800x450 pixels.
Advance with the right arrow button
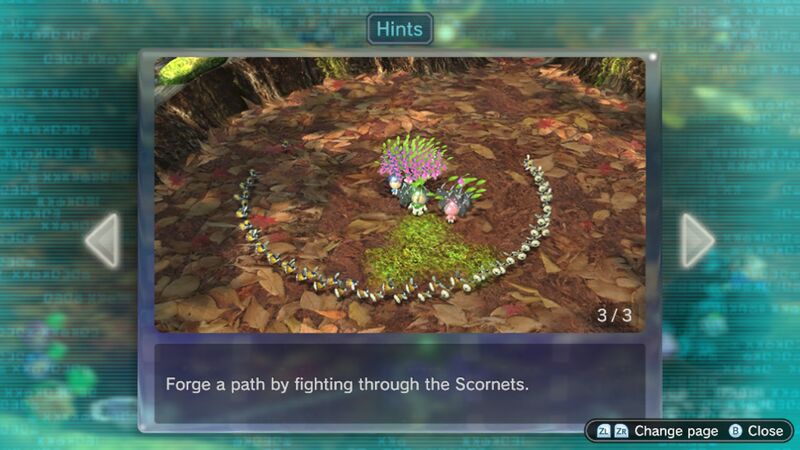[697, 240]
